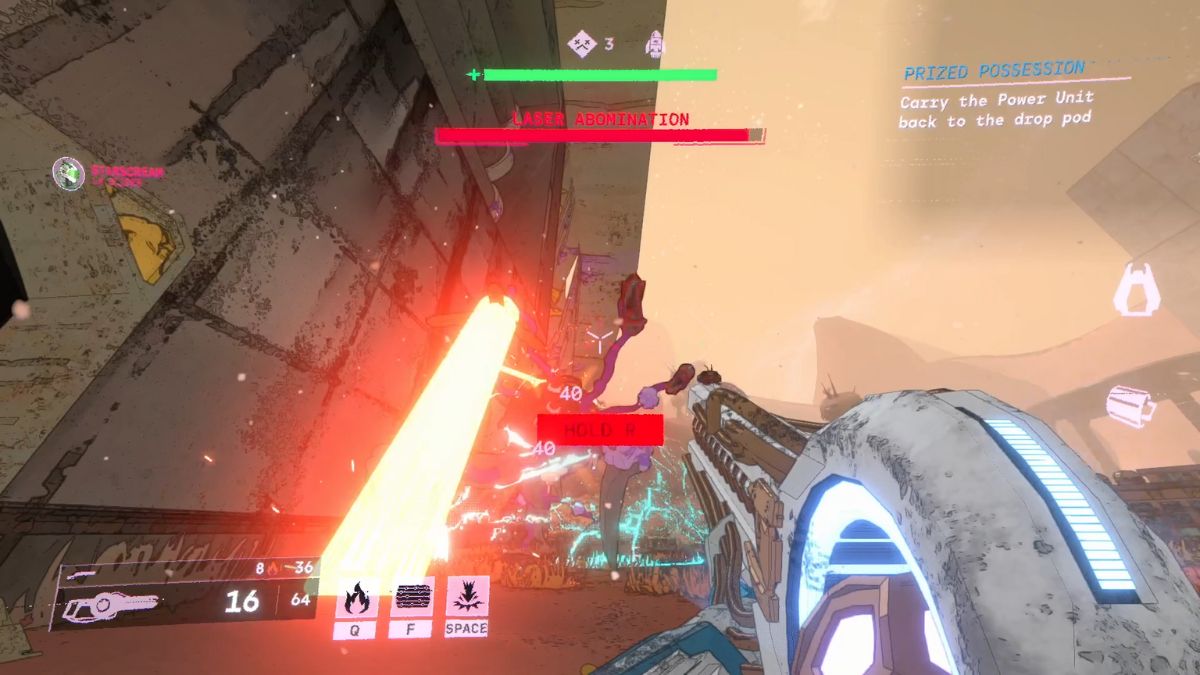Open the Prized Possession objective tracker

pyautogui.click(x=994, y=71)
